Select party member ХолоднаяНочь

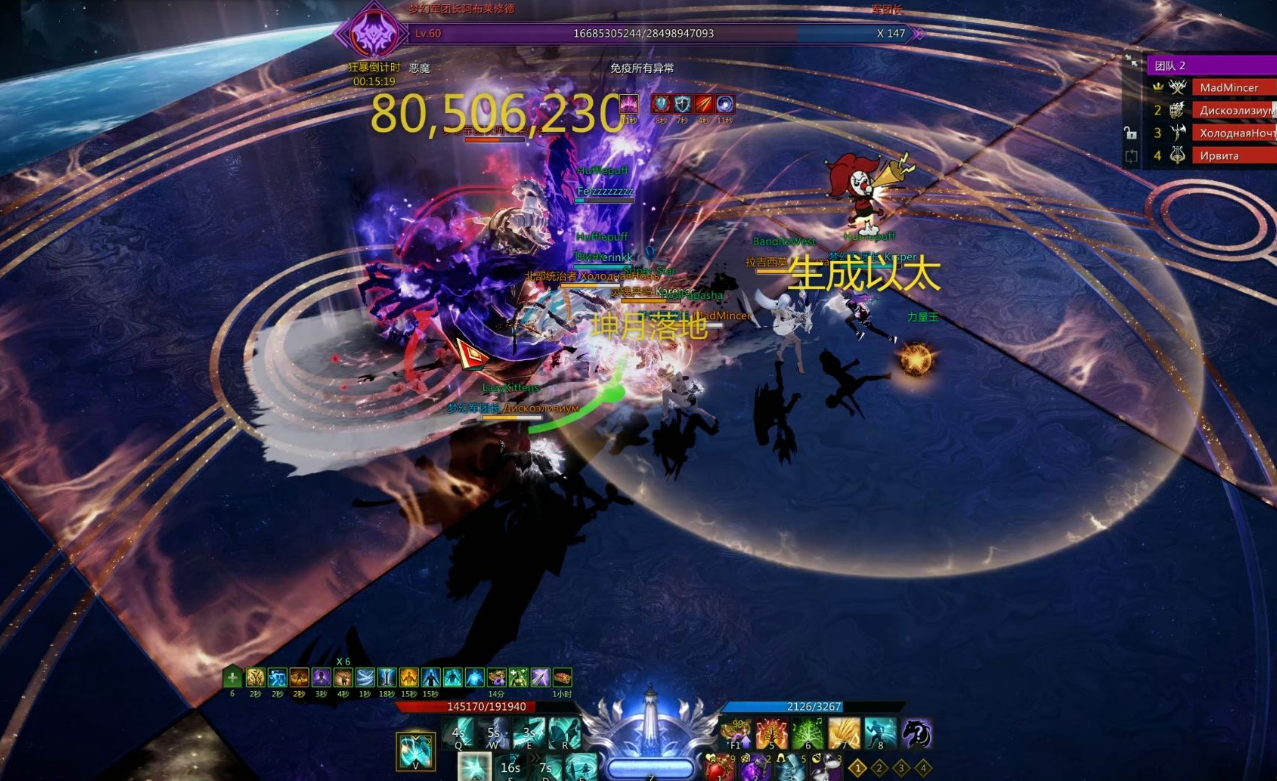click(x=1233, y=133)
